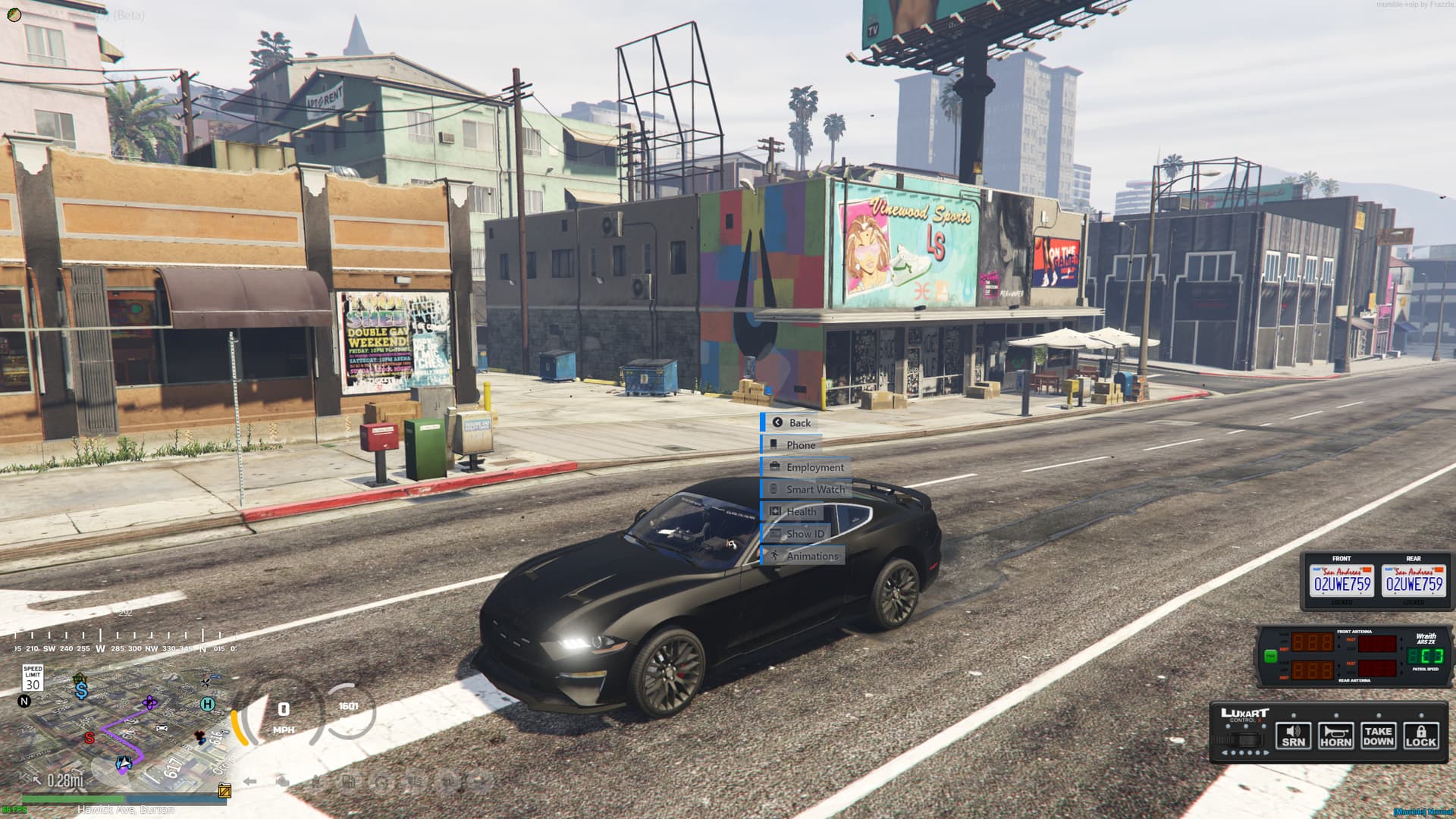This screenshot has width=1456, height=819.
Task: Toggle the SRN siren button
Action: pos(1293,736)
